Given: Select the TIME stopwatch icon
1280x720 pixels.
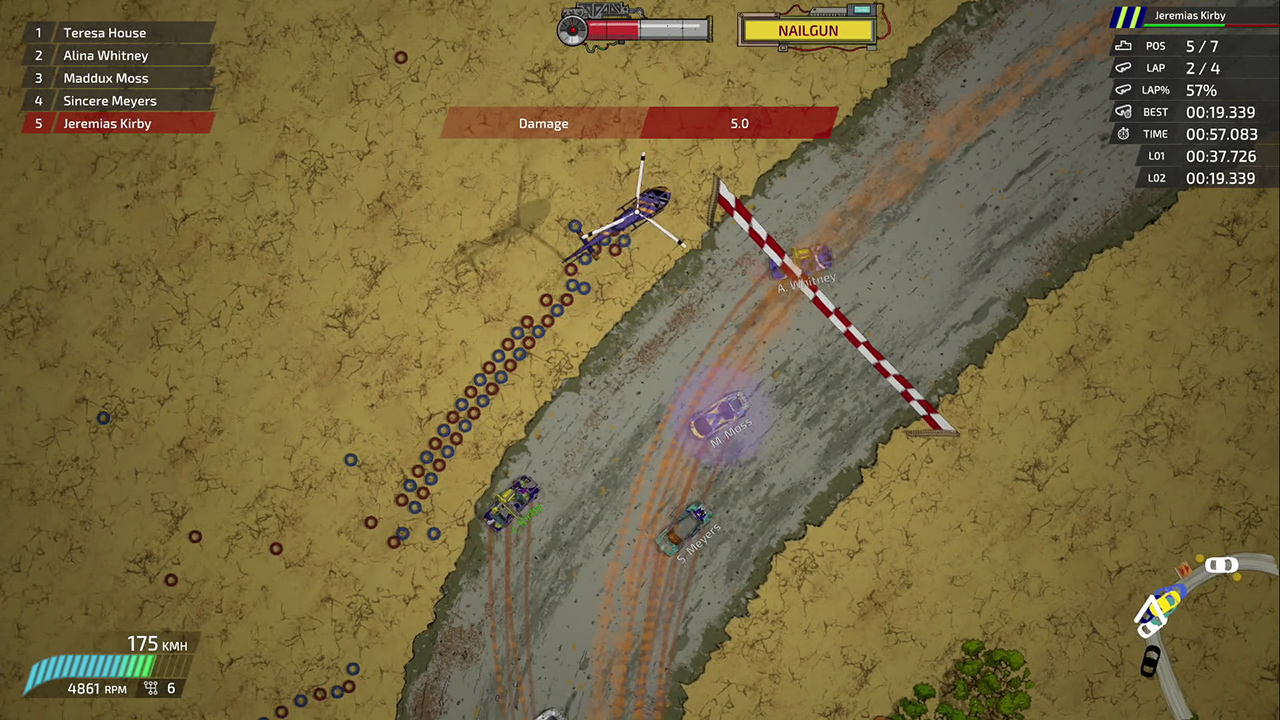Looking at the screenshot, I should (1123, 133).
